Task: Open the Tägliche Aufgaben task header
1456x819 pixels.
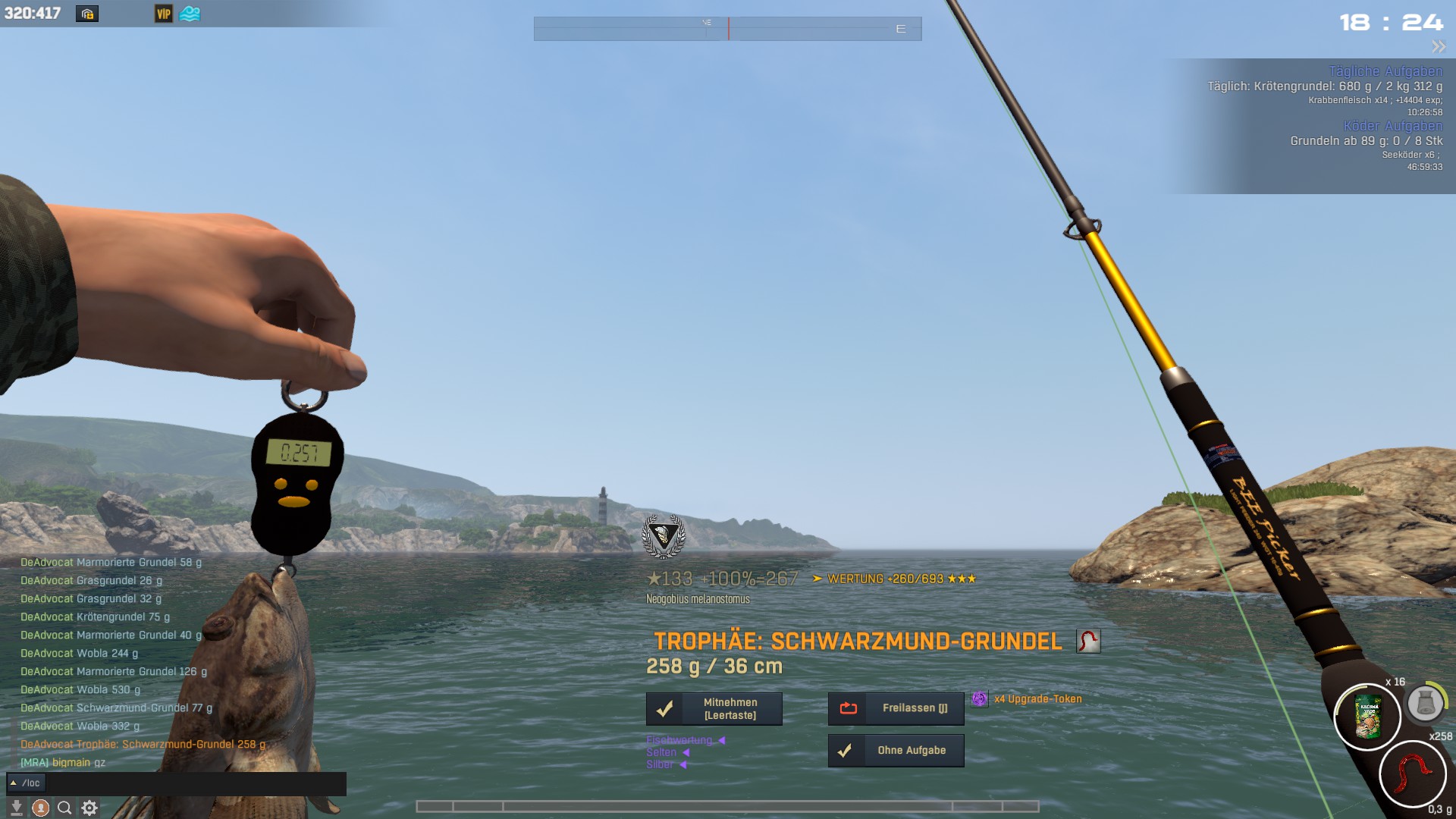Action: pyautogui.click(x=1385, y=71)
